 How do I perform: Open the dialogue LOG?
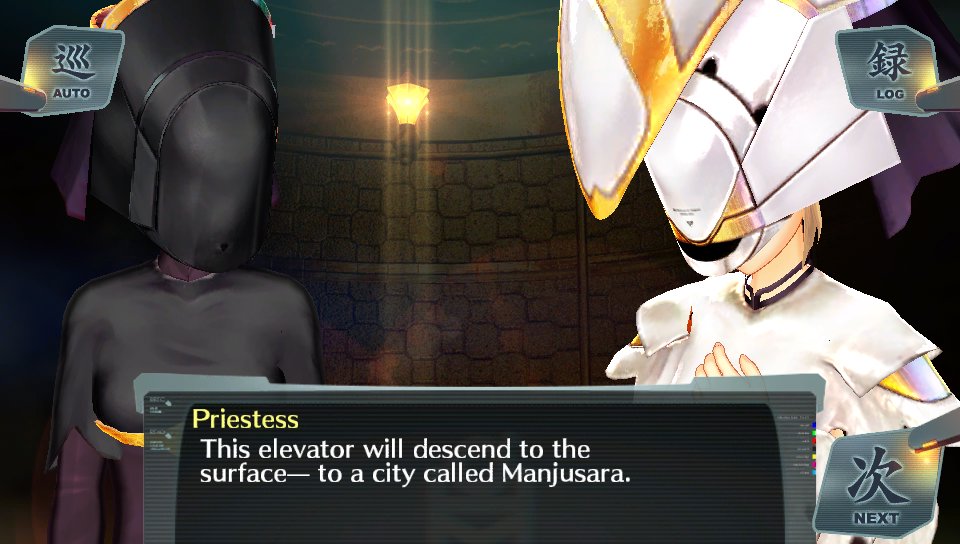point(888,69)
